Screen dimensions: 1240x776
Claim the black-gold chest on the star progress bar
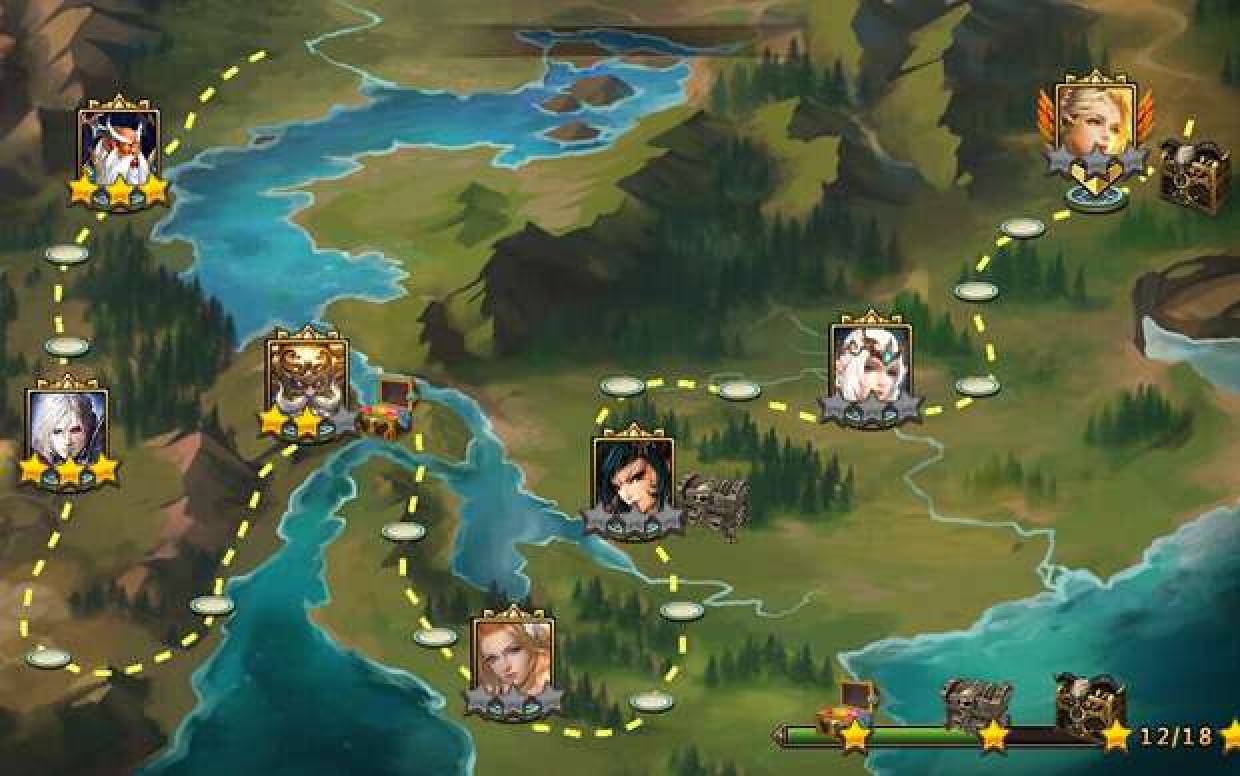pyautogui.click(x=1090, y=701)
